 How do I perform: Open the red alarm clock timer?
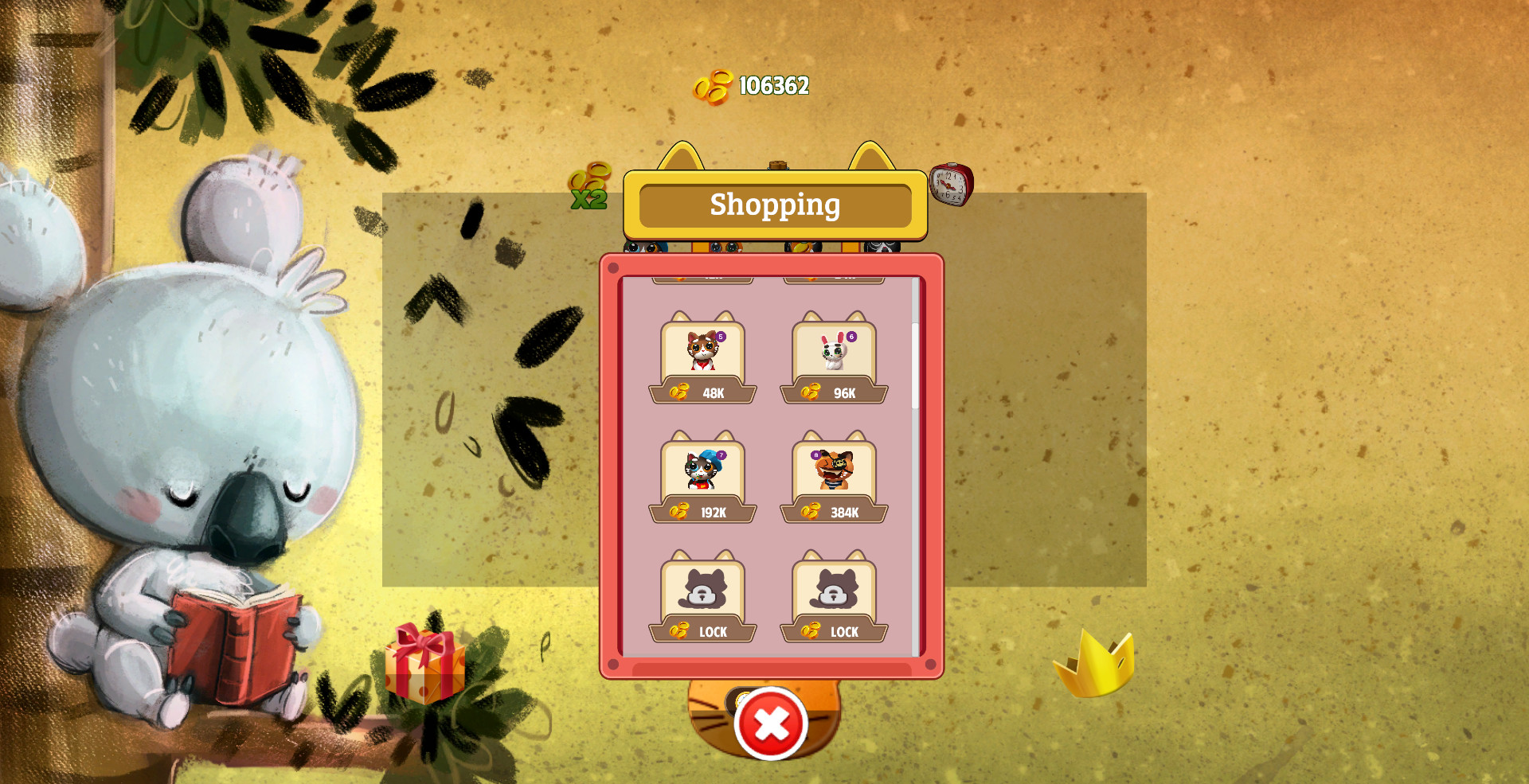coord(950,183)
